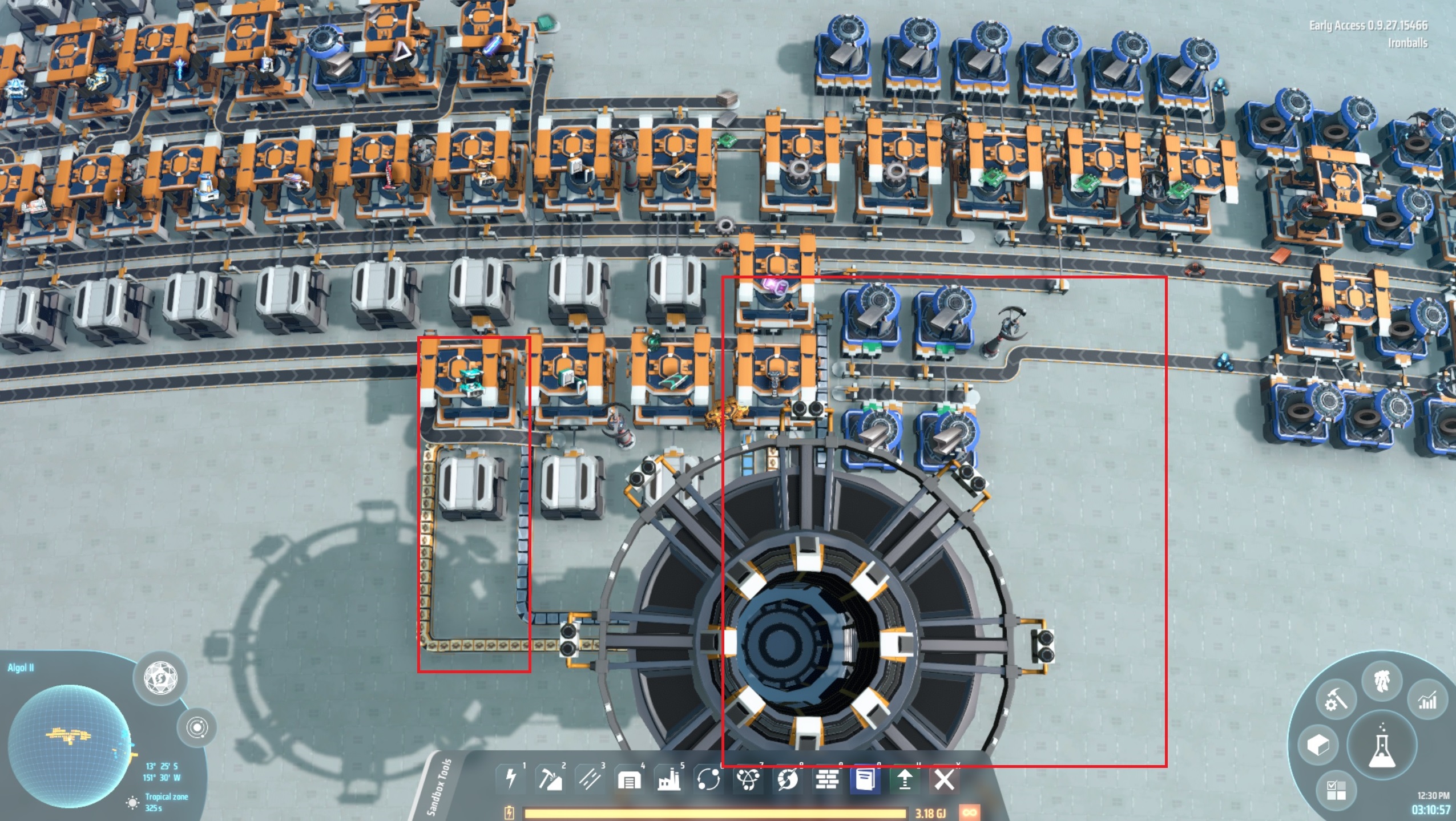Open the hammer and gear replicator
The image size is (1456, 821).
click(1335, 700)
